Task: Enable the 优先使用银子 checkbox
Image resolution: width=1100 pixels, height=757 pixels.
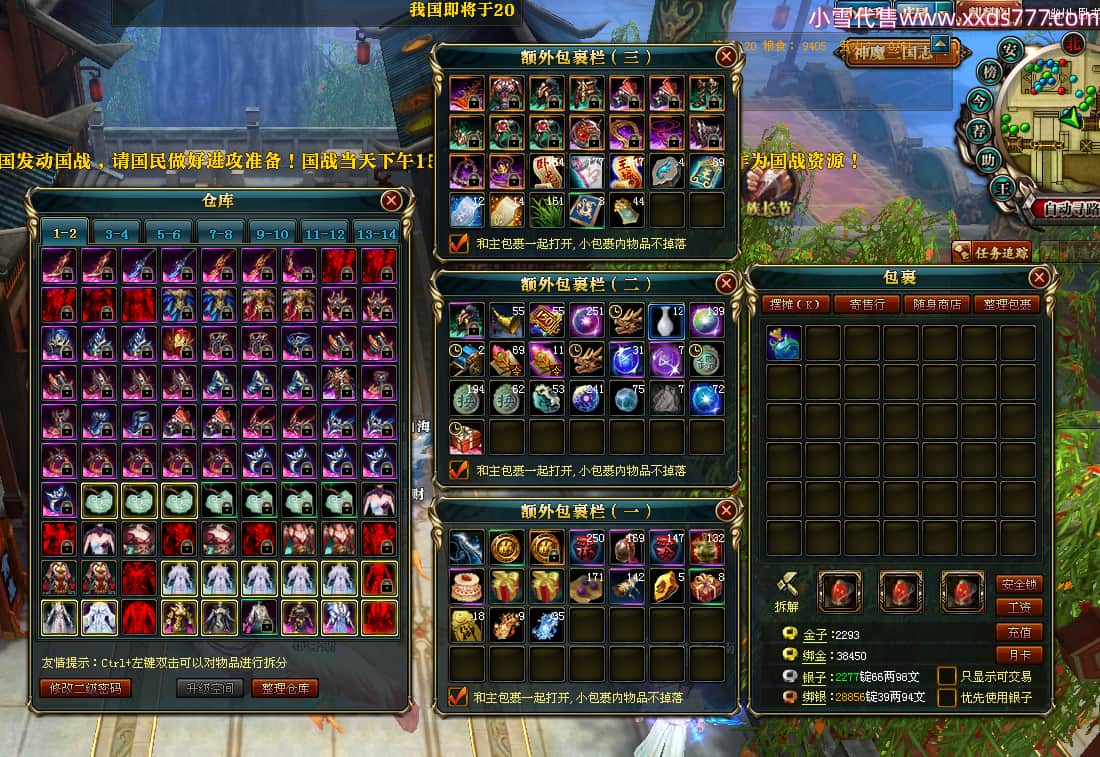Action: point(946,698)
